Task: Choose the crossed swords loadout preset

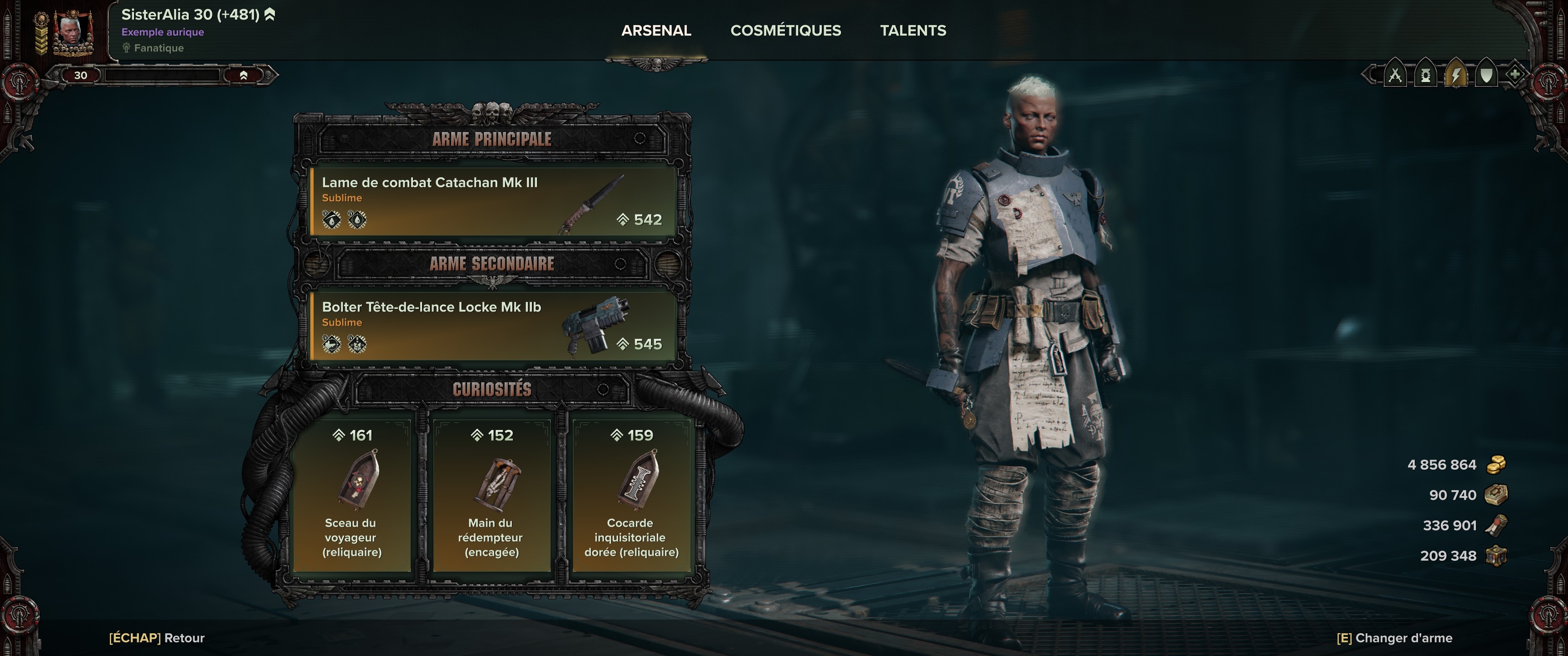Action: coord(1394,76)
